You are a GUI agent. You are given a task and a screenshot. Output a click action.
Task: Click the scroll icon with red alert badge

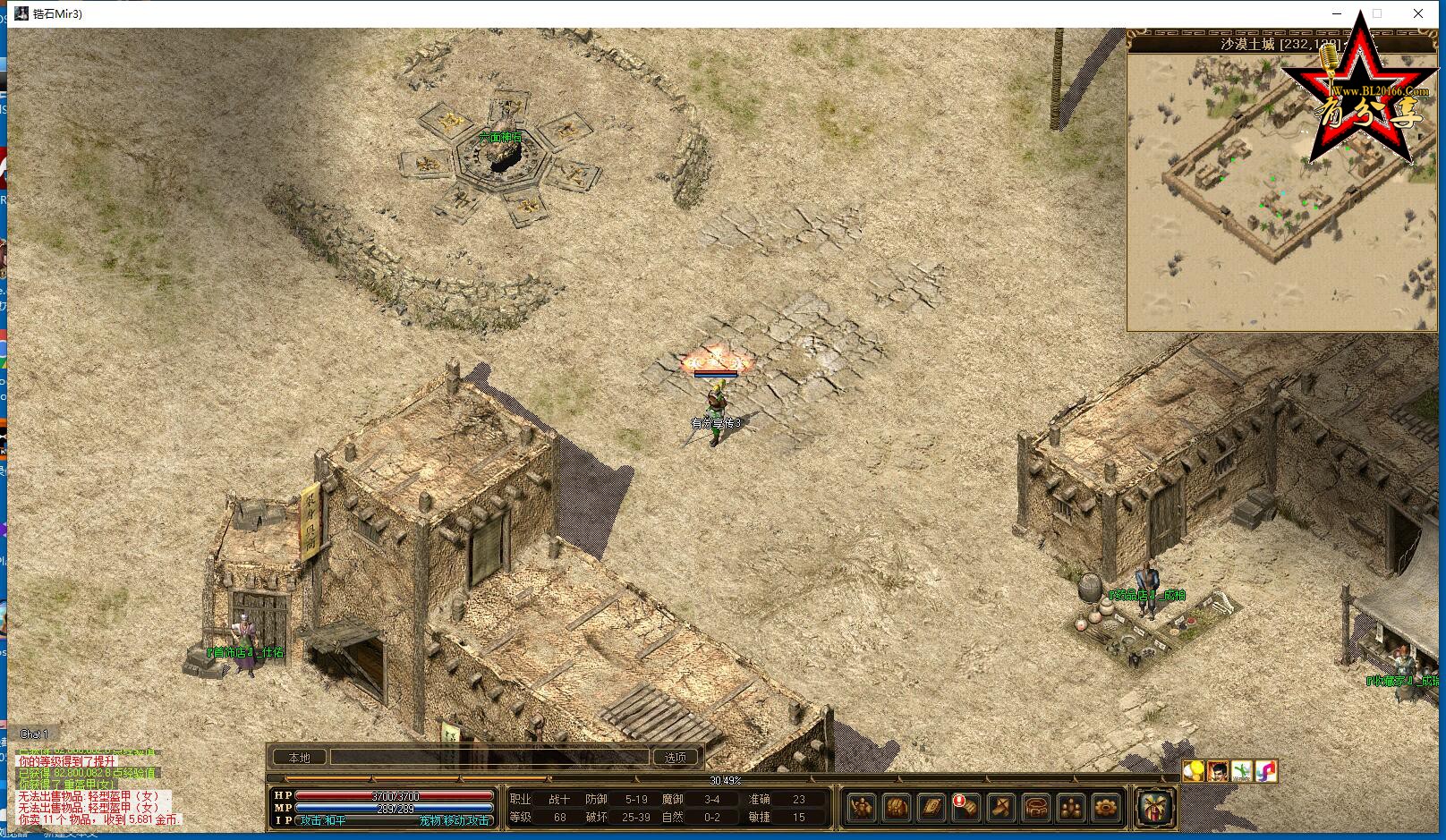pos(966,808)
